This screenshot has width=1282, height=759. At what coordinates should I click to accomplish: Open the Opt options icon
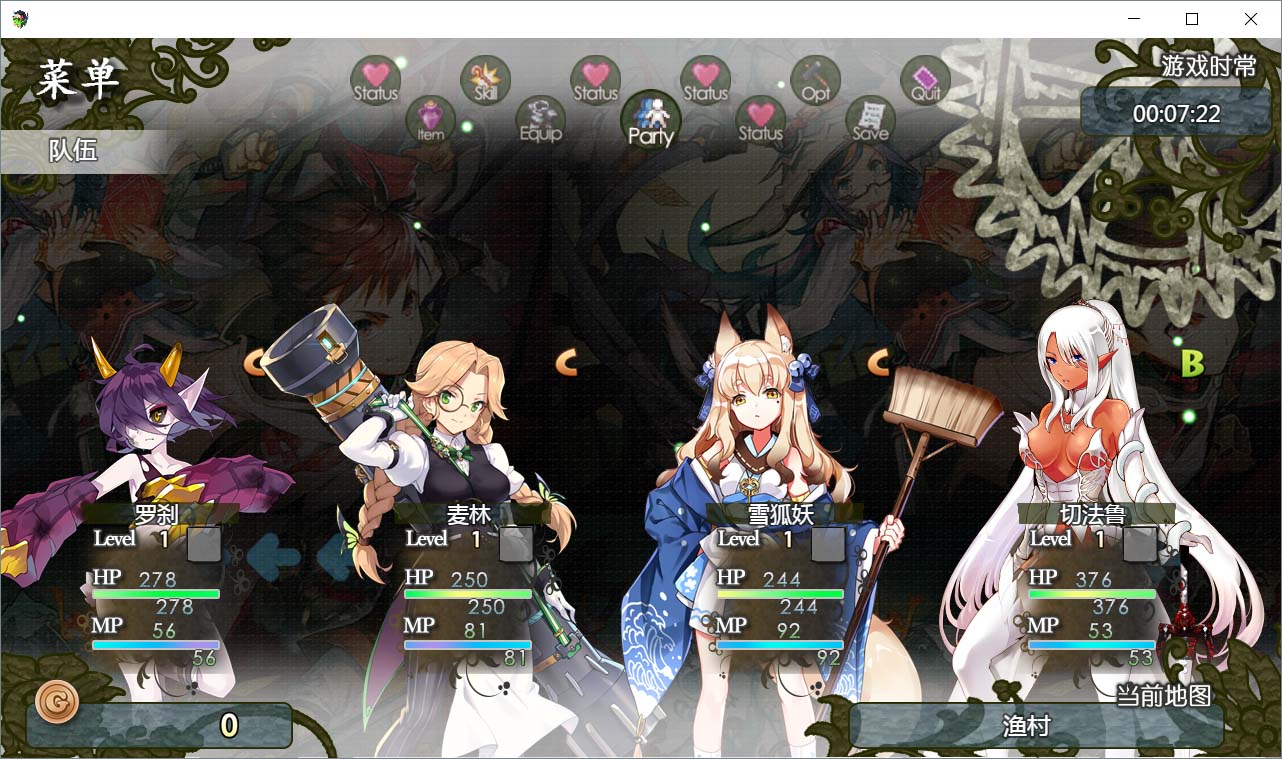pos(816,81)
